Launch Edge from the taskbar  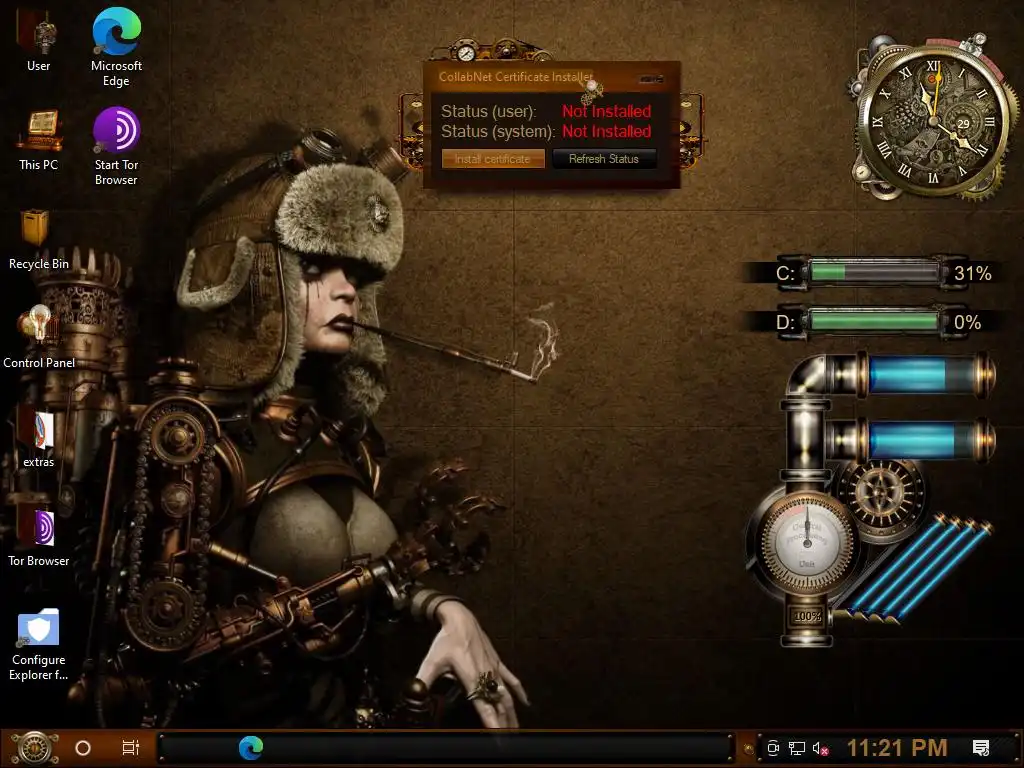point(250,747)
